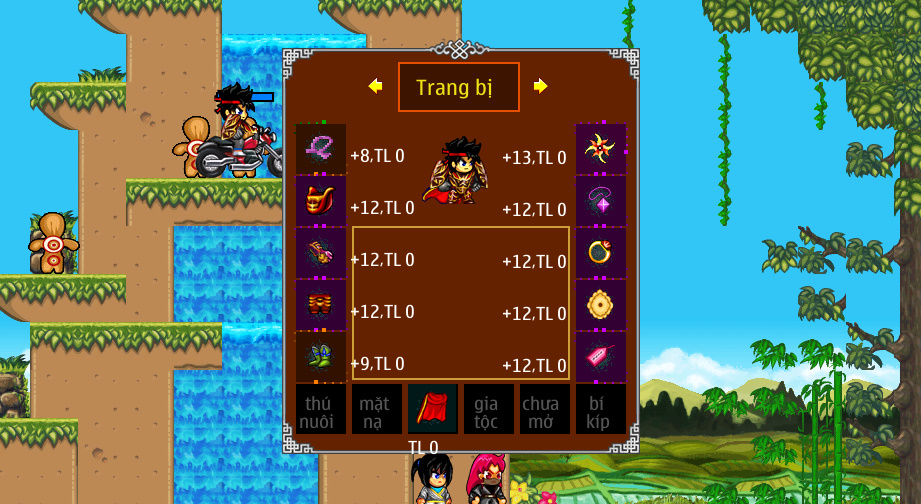Select the shuriken weapon slot

pyautogui.click(x=601, y=149)
